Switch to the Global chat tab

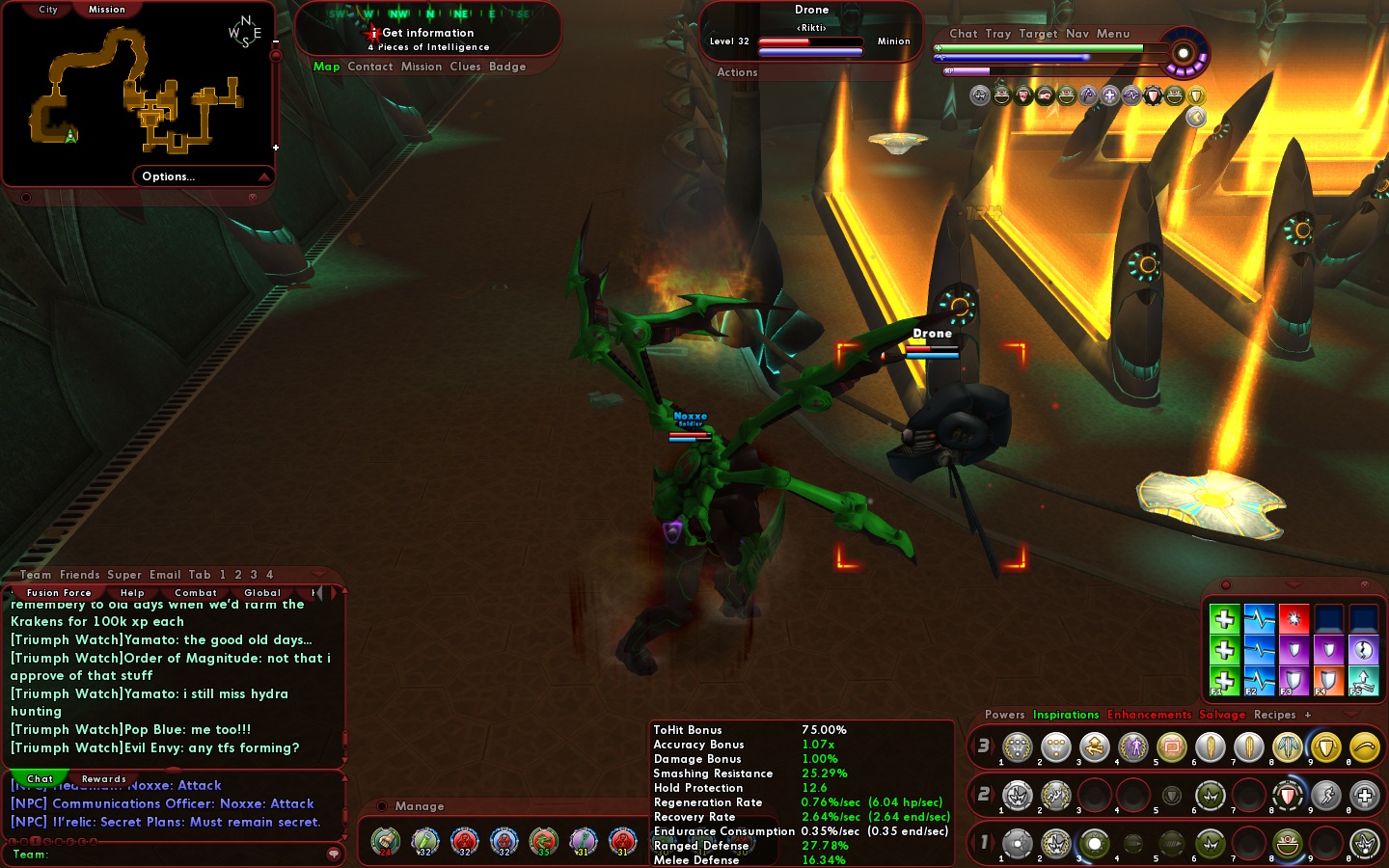(x=262, y=593)
